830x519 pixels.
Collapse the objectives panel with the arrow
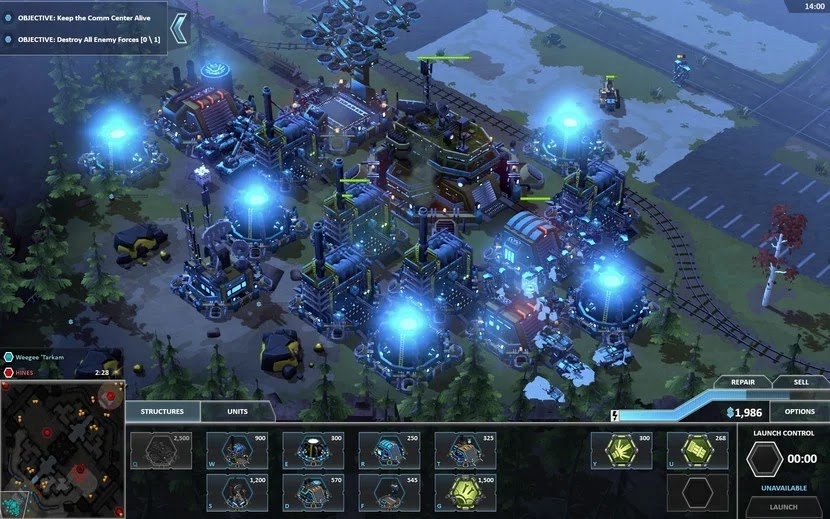pos(179,28)
